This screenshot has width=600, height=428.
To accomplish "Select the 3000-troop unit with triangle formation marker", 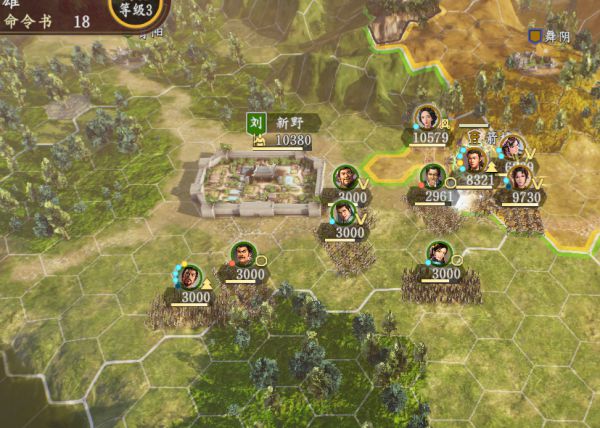I will [x=190, y=276].
